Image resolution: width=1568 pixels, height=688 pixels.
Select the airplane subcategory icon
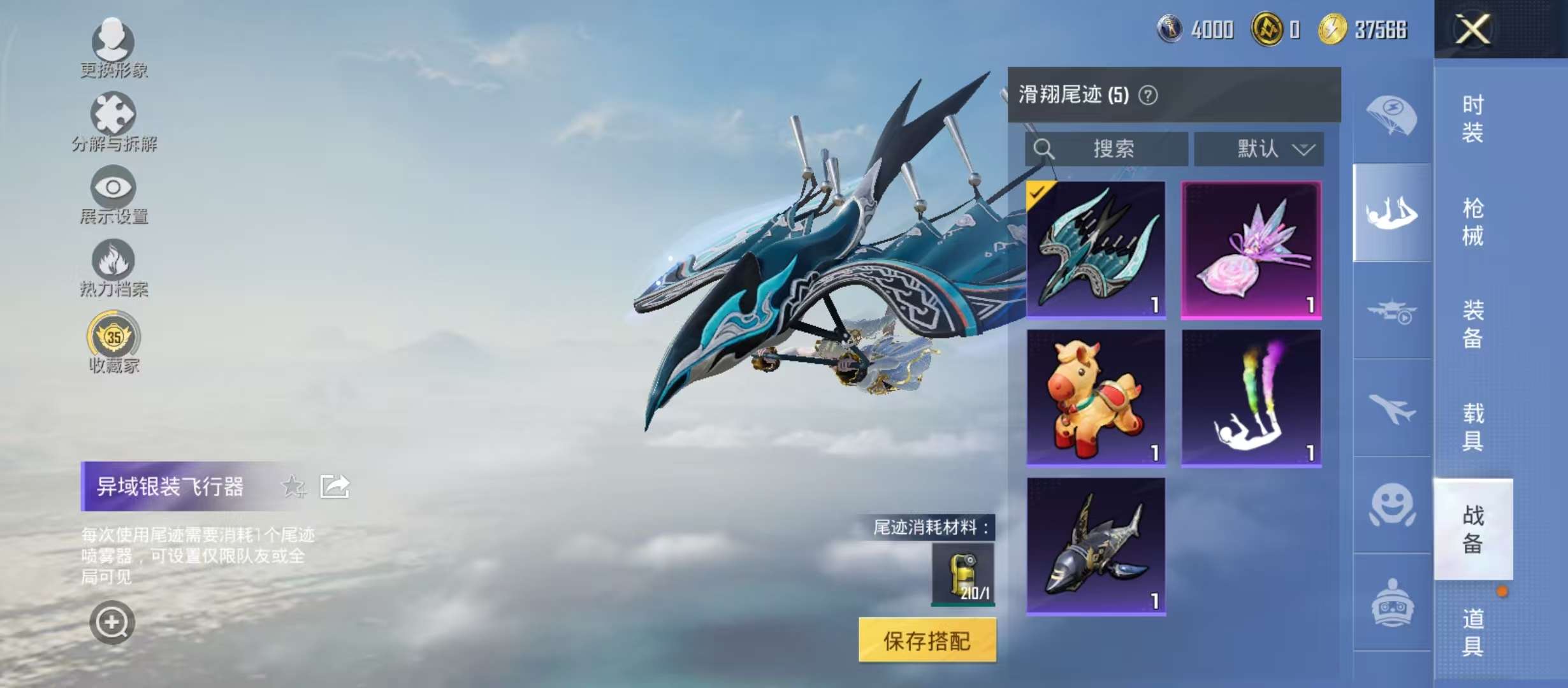1391,408
